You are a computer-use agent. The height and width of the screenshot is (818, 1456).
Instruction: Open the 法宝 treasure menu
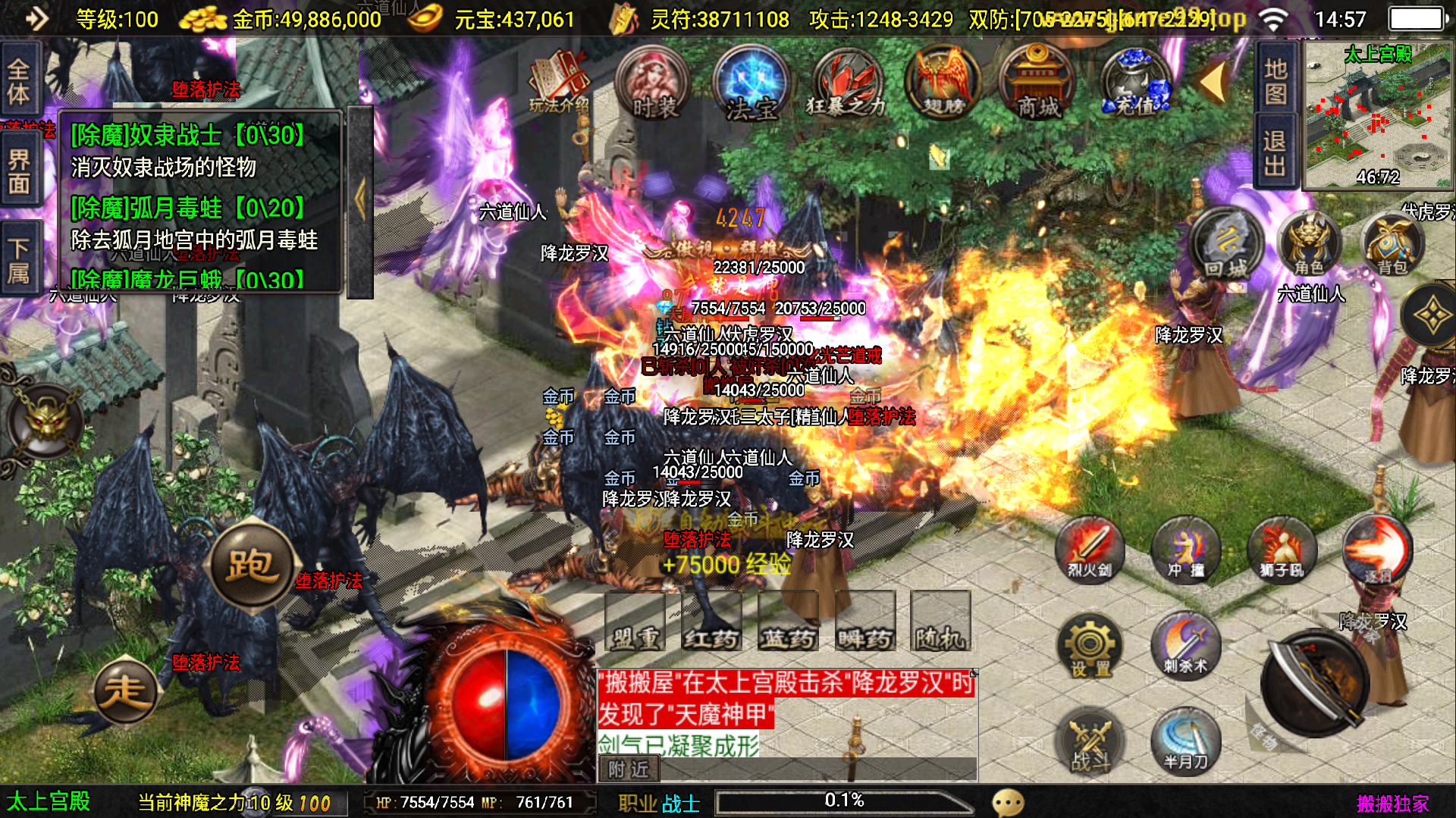[x=752, y=83]
